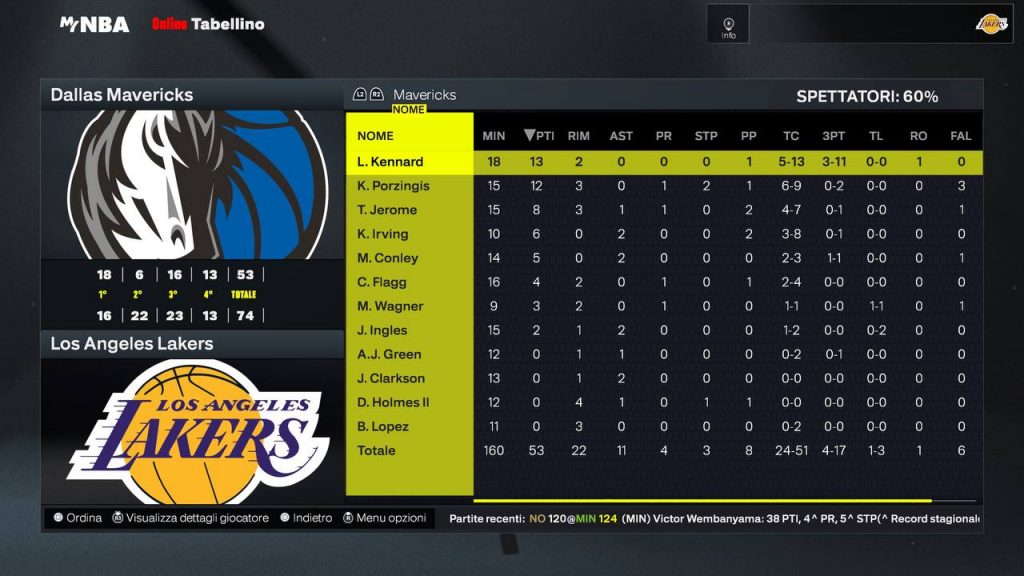
Task: Select D. Holmes II in box score
Action: click(x=393, y=402)
